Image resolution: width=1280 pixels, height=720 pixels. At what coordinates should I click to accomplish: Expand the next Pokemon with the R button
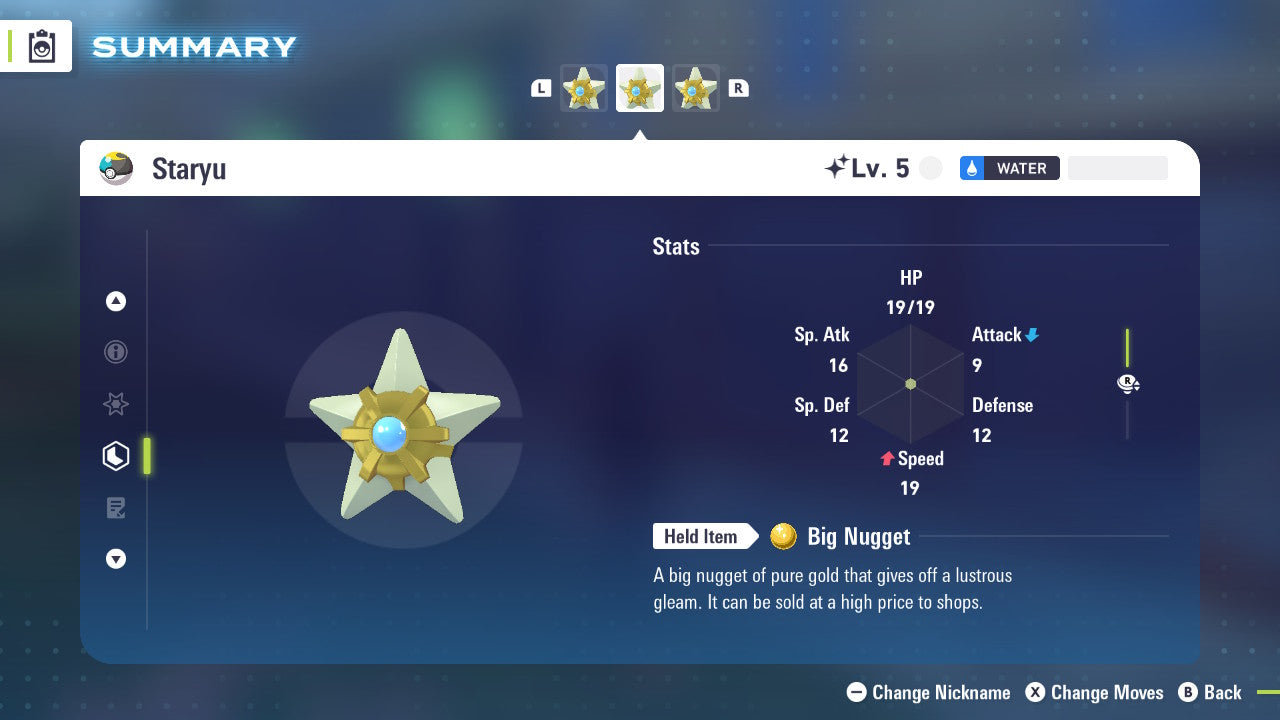(x=738, y=88)
